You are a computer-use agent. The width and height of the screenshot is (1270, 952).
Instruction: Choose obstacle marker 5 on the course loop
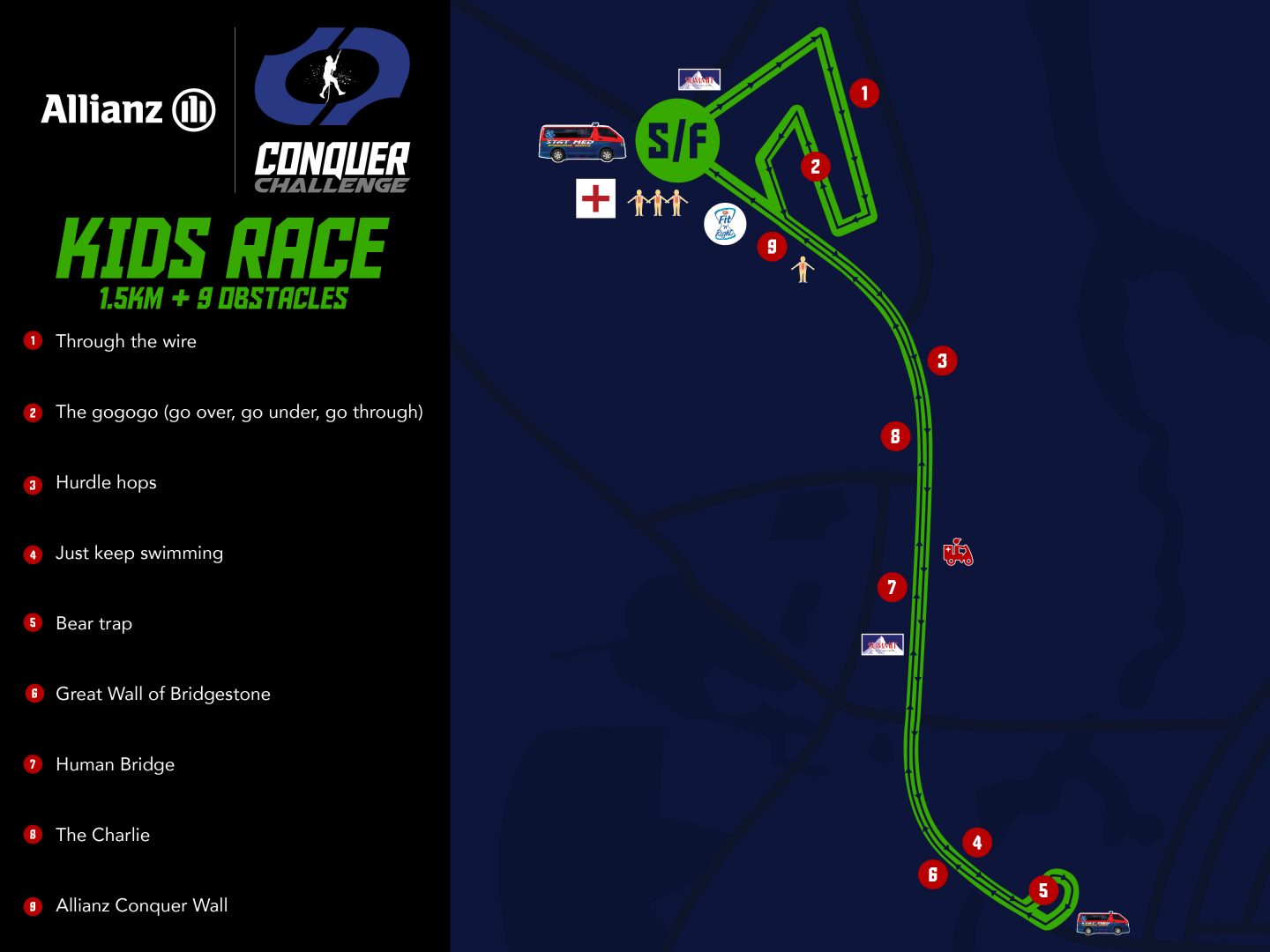[x=1043, y=890]
